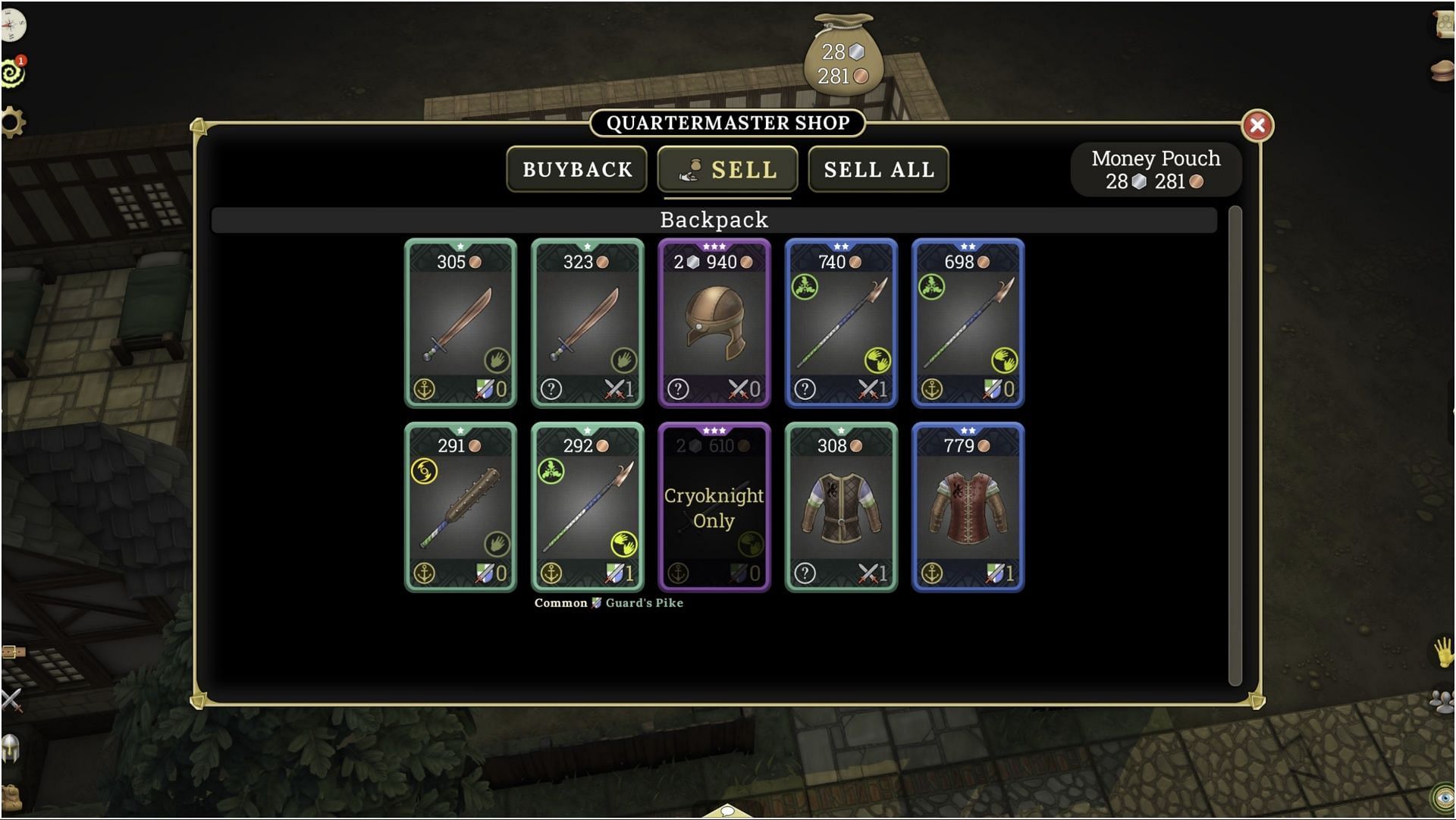This screenshot has height=820, width=1456.
Task: Click the crossed swords icon
Action: pyautogui.click(x=11, y=700)
